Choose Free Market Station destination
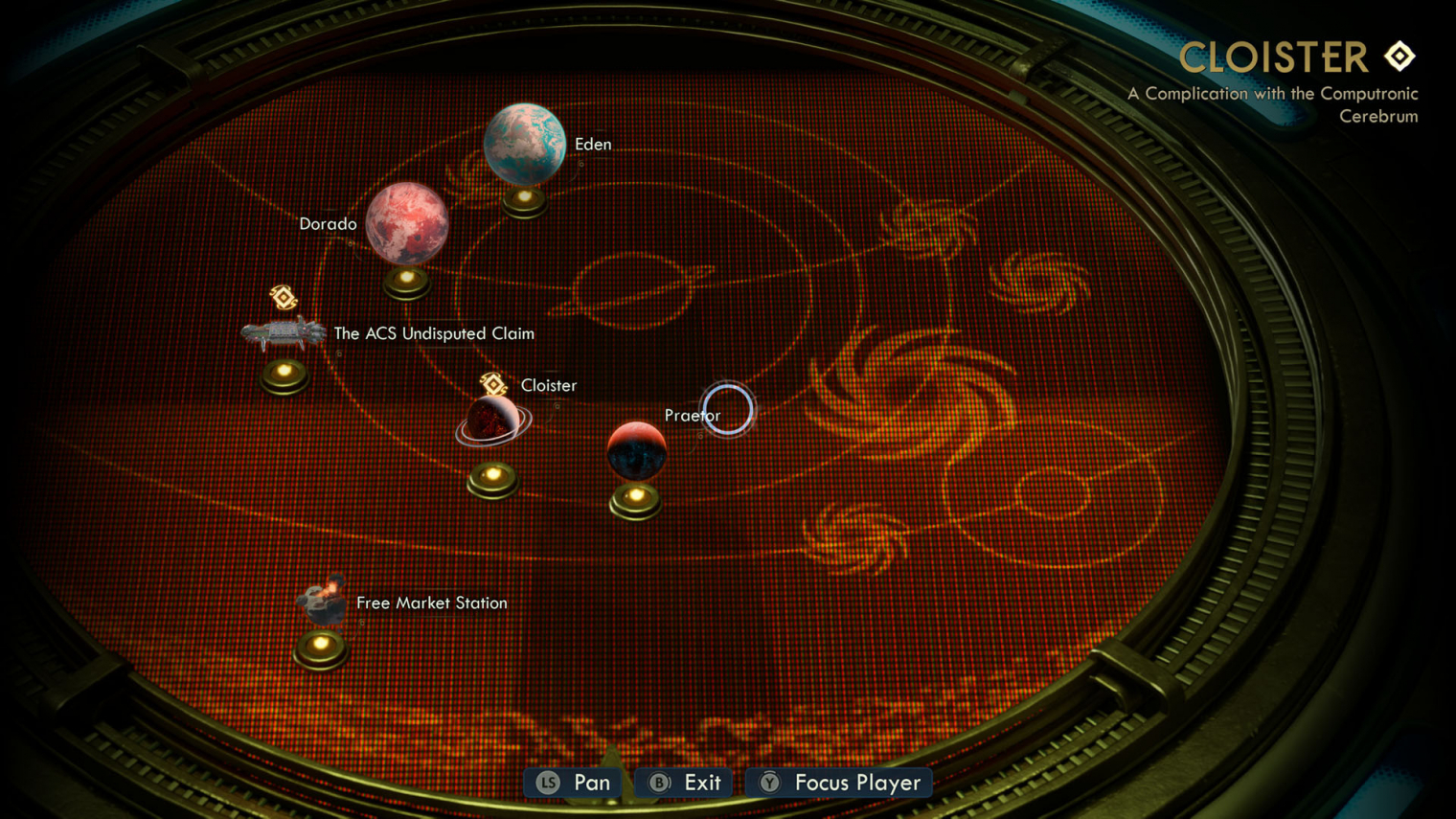Viewport: 1456px width, 819px height. click(x=321, y=601)
